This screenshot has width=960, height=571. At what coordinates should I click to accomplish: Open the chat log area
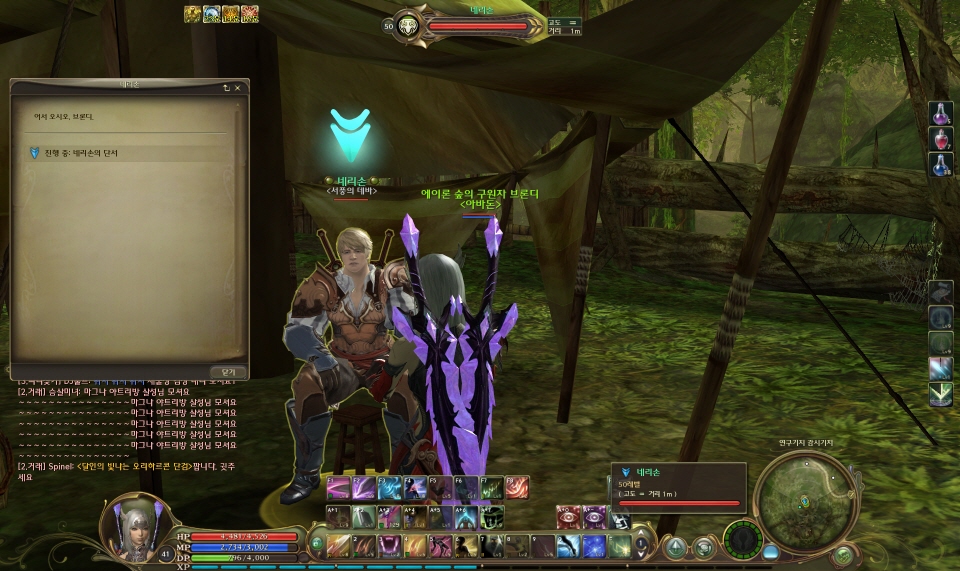click(x=130, y=430)
